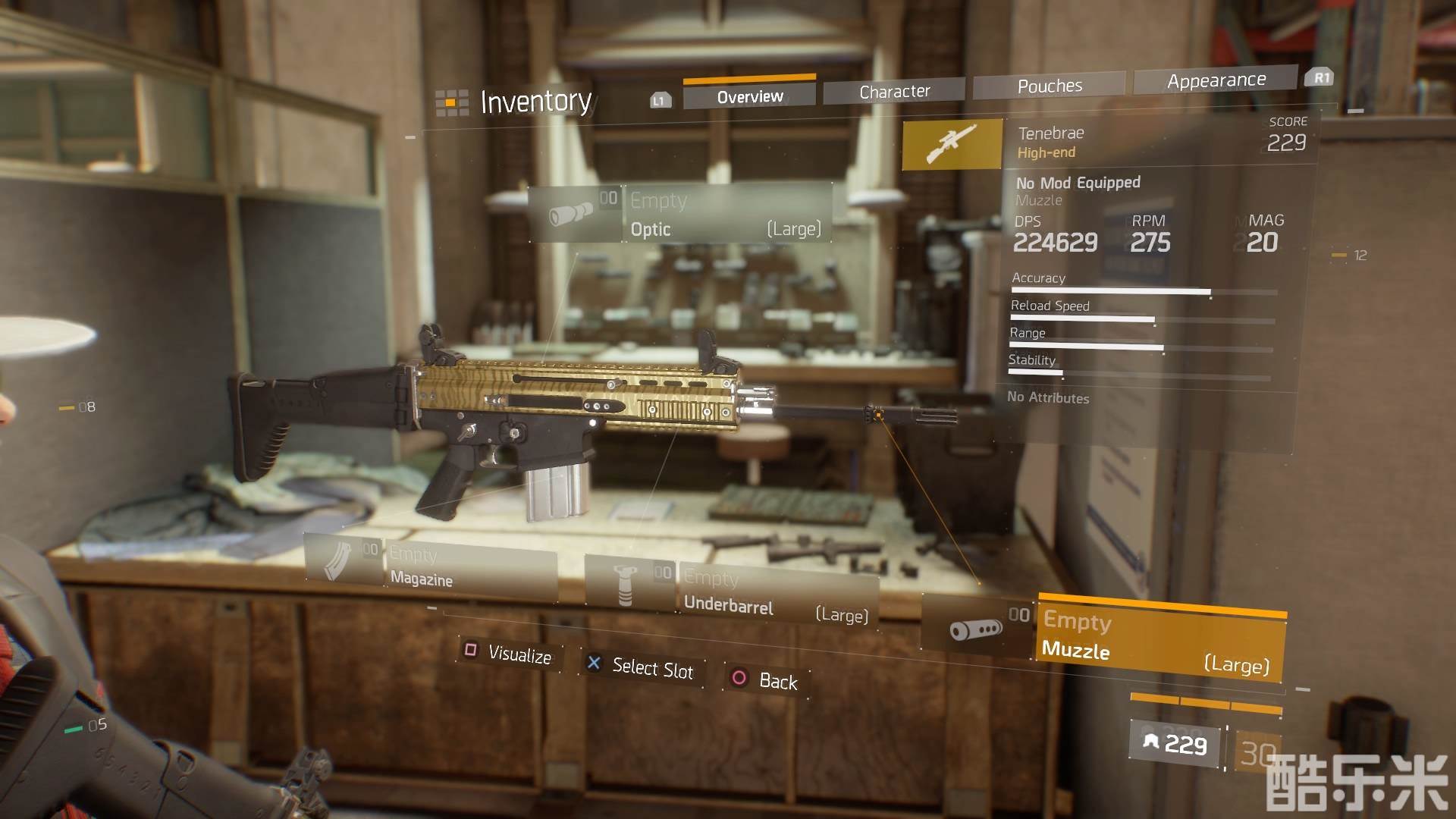1456x819 pixels.
Task: Go Back from the weapon mod screen
Action: (766, 679)
